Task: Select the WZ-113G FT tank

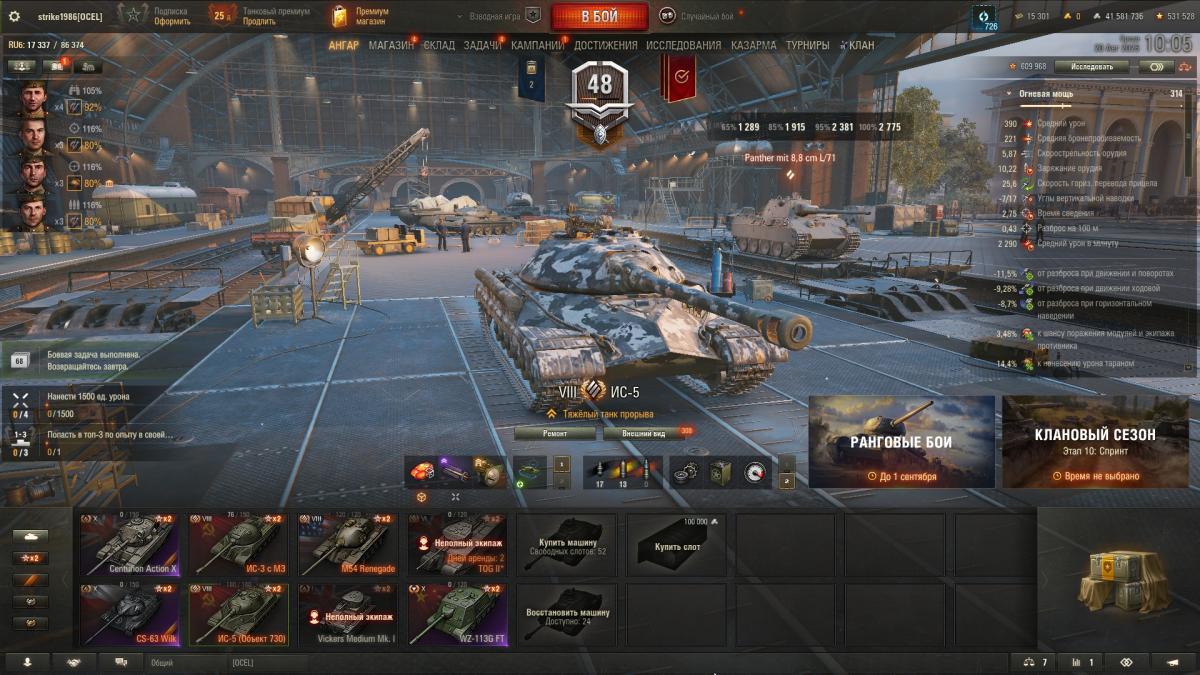Action: click(x=457, y=615)
